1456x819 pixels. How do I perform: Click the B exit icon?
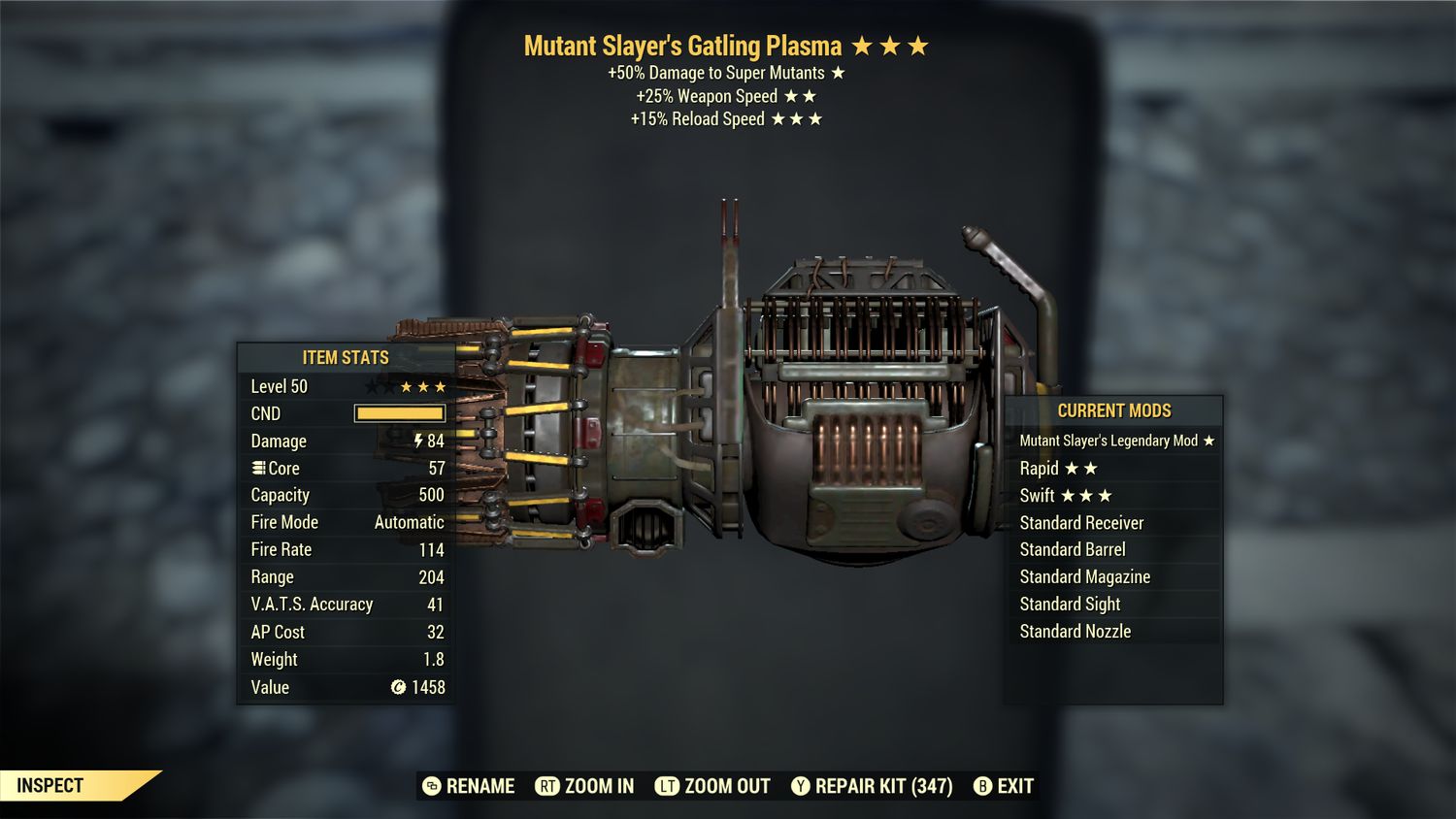coord(983,786)
